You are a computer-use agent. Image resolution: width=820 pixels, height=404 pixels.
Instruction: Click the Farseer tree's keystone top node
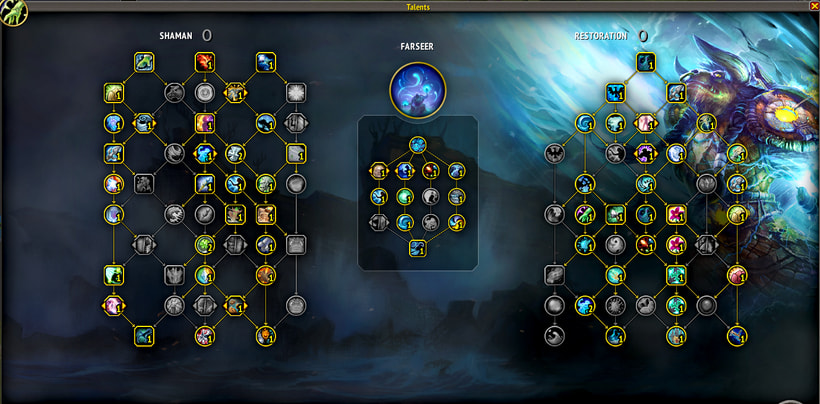pyautogui.click(x=418, y=144)
